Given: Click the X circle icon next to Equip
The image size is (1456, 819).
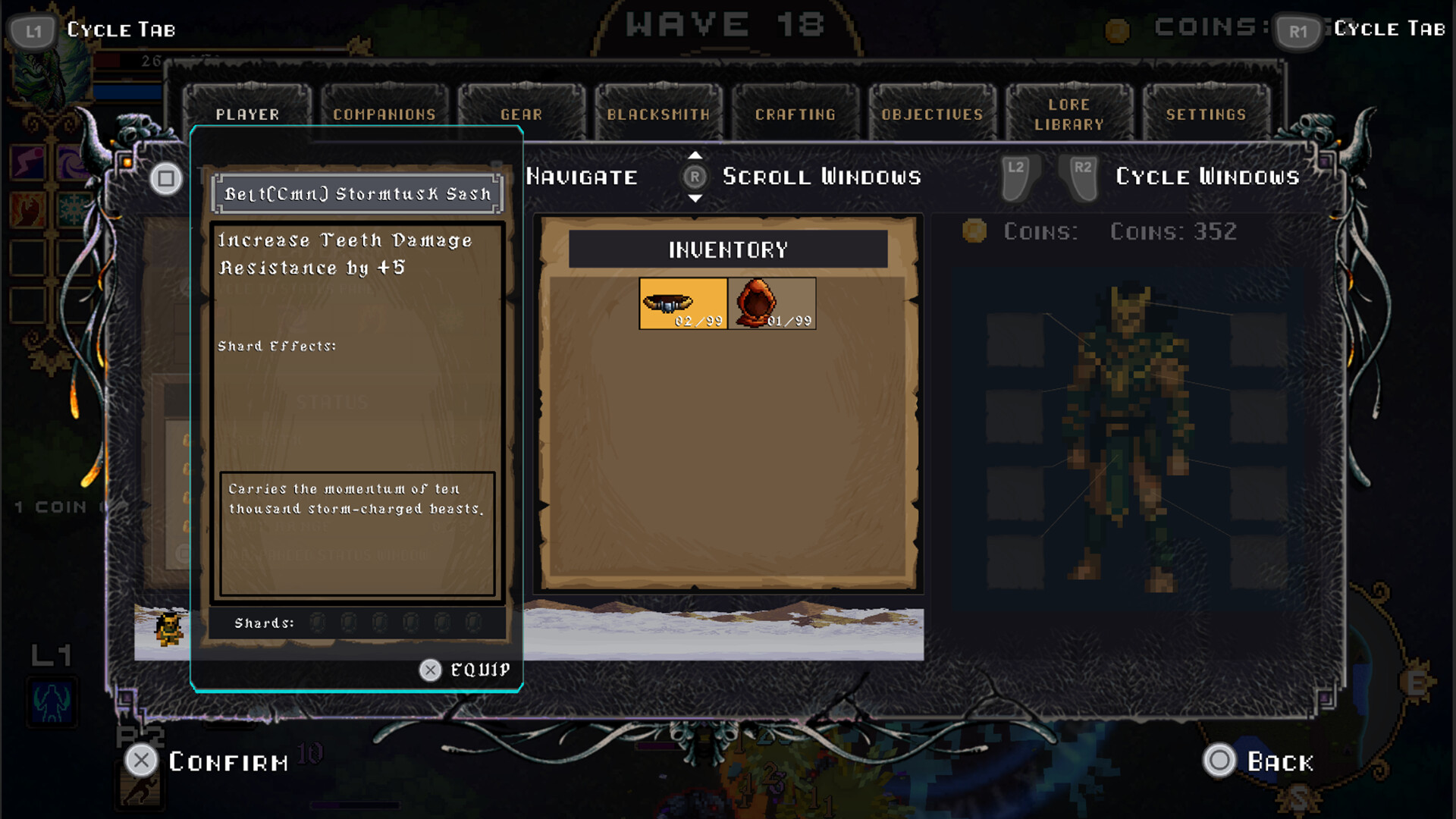Looking at the screenshot, I should click(x=431, y=670).
